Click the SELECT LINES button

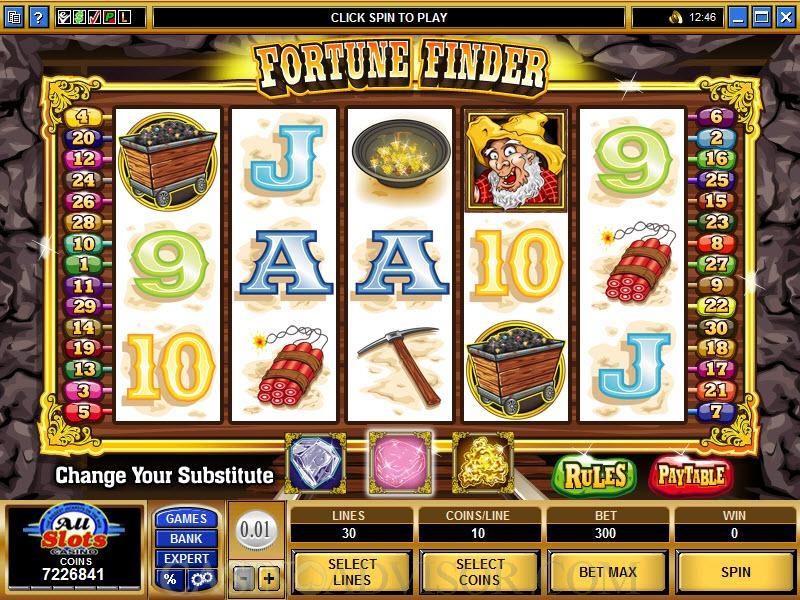point(352,572)
